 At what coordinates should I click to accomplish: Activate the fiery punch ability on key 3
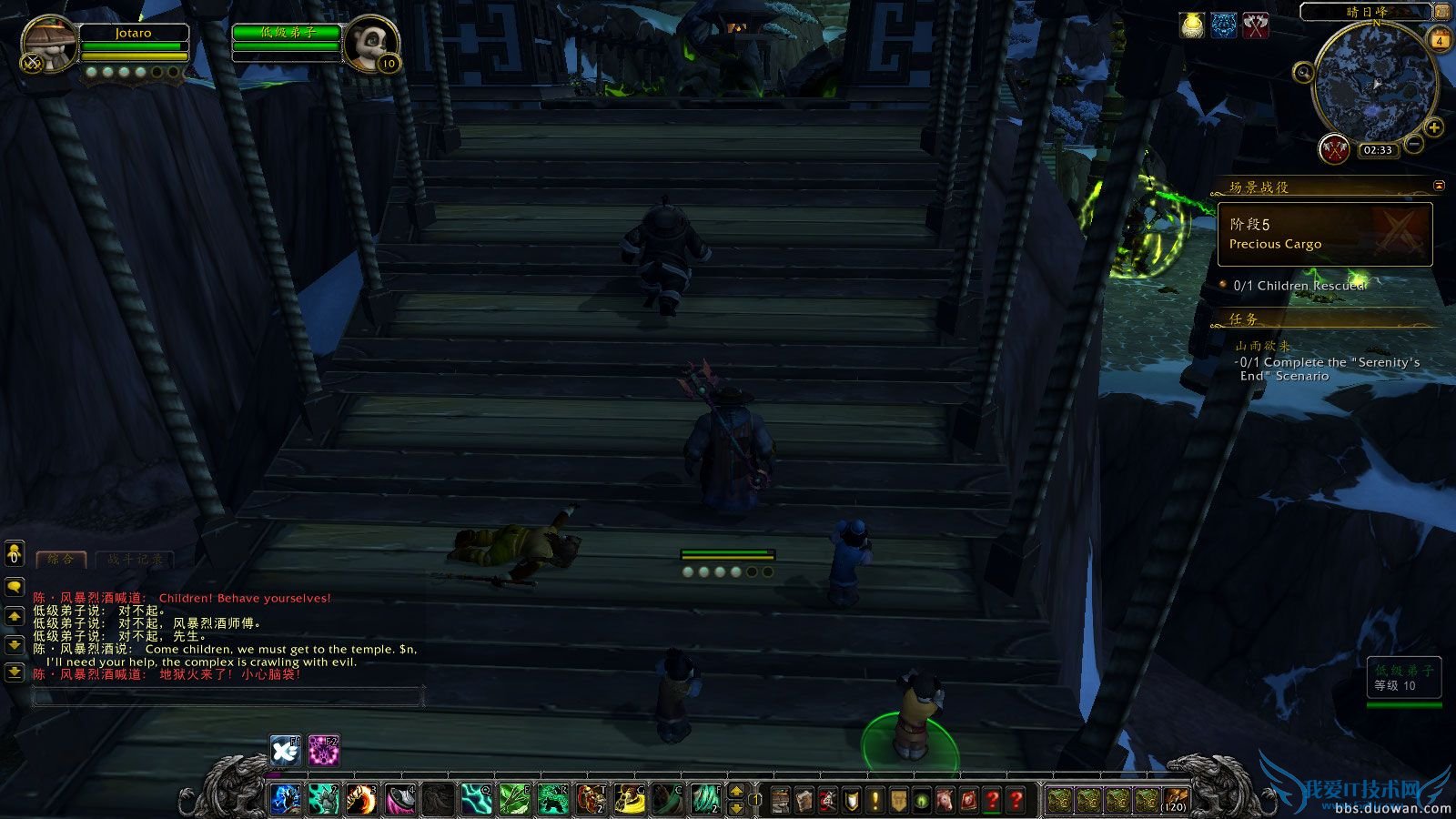point(359,799)
